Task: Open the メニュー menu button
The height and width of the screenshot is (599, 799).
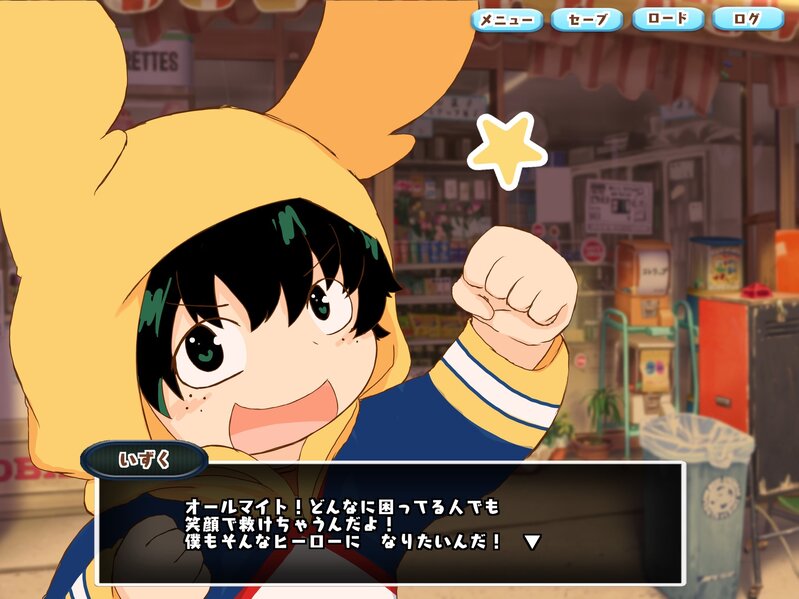Action: pyautogui.click(x=507, y=19)
